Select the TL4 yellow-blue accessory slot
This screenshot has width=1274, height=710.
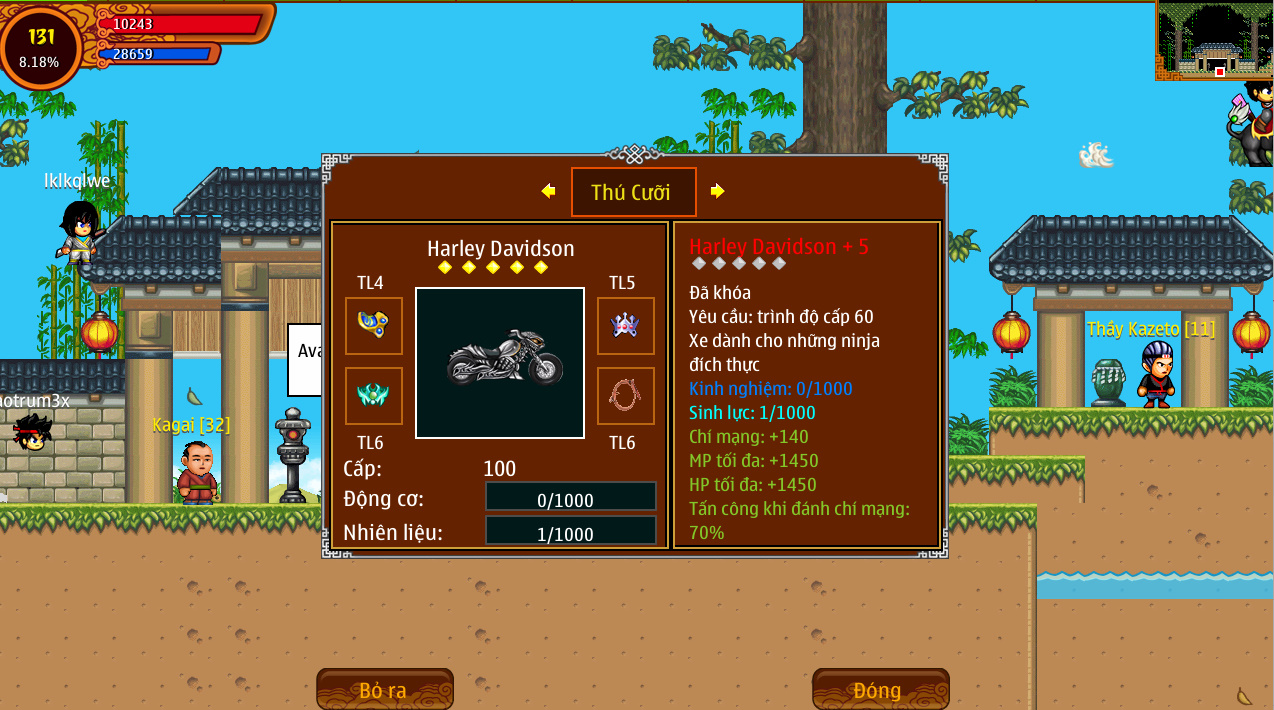click(374, 325)
